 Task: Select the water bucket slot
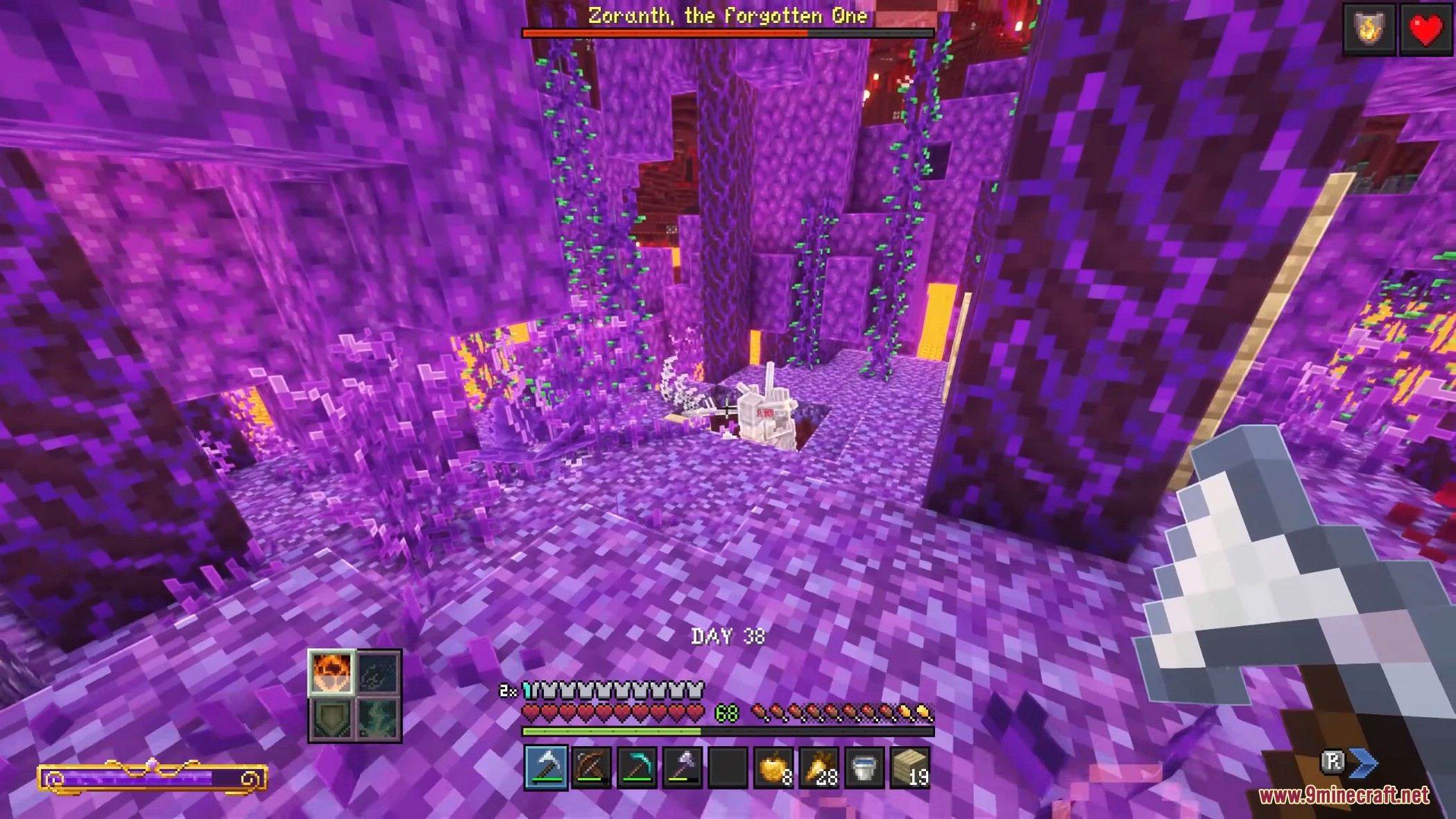pos(864,767)
